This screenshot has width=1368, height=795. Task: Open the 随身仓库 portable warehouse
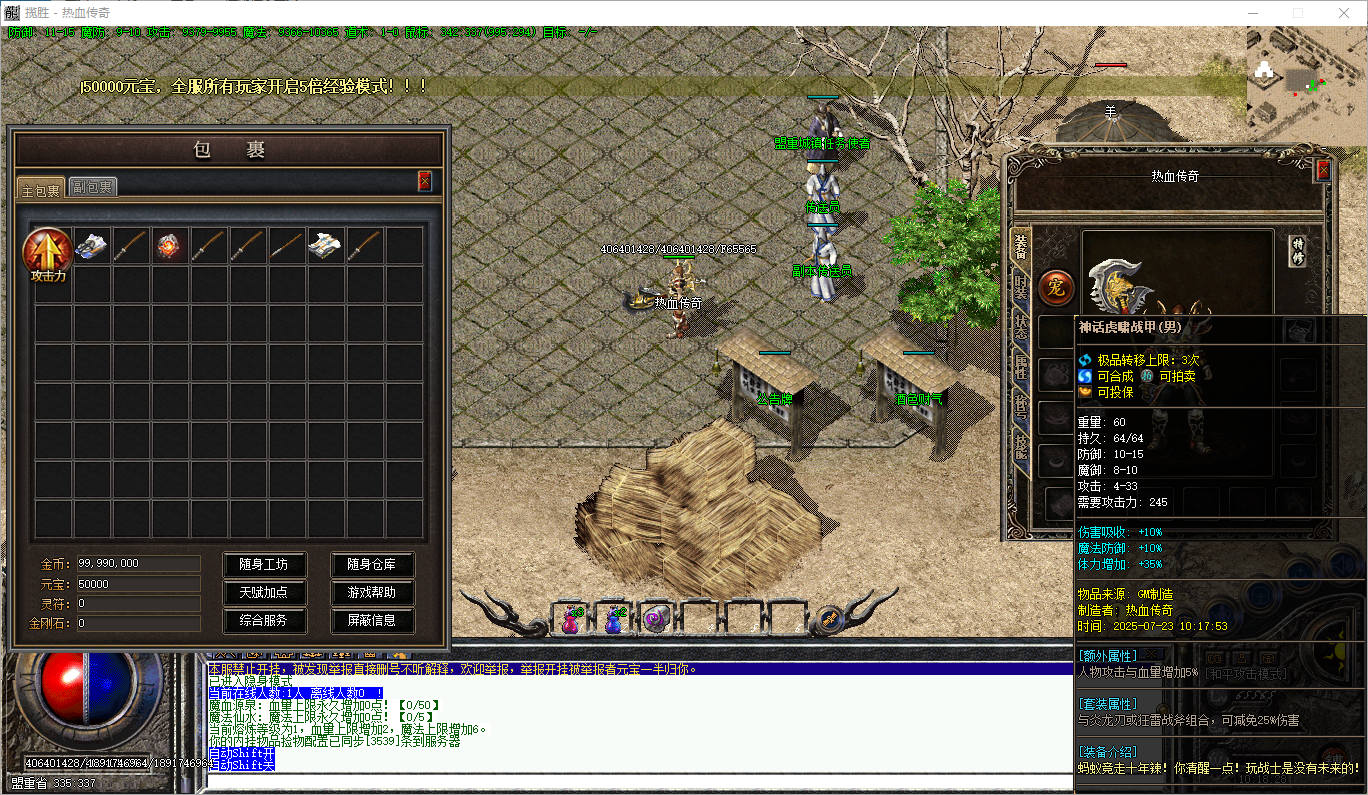(372, 565)
